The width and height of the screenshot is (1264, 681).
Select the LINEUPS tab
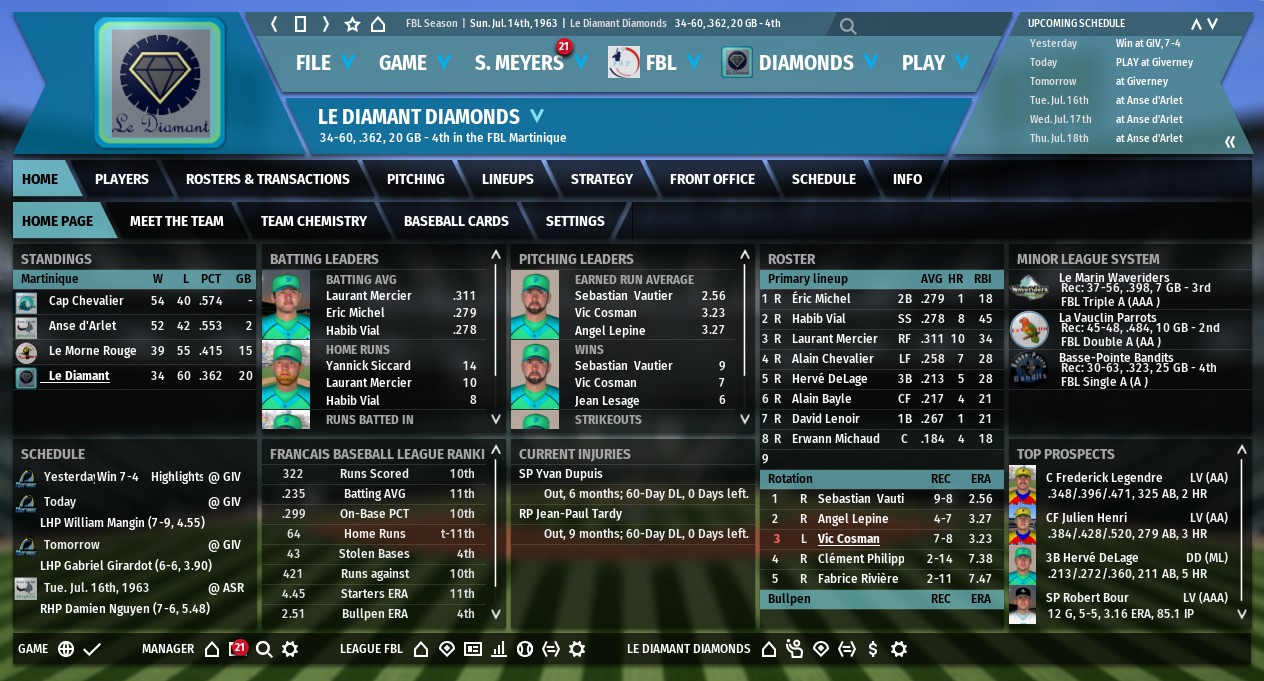[x=507, y=179]
